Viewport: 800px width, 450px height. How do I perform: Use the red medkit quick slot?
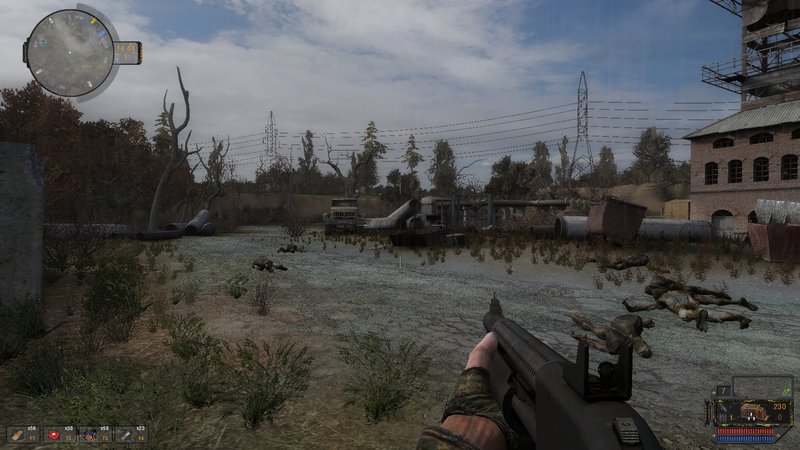tap(55, 435)
